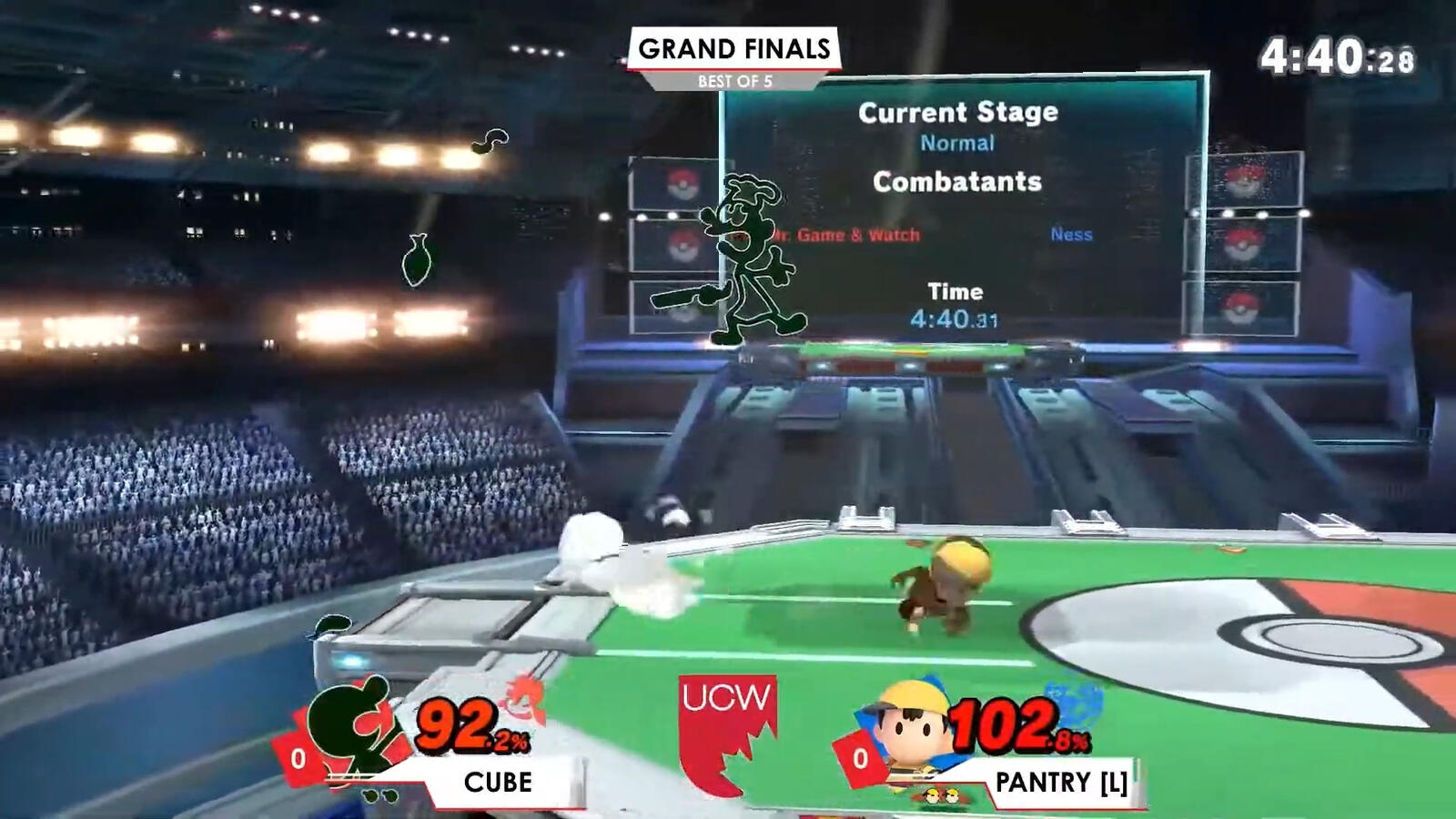Screen dimensions: 1456x819
Task: Expand the Current Stage info panel
Action: pos(957,112)
